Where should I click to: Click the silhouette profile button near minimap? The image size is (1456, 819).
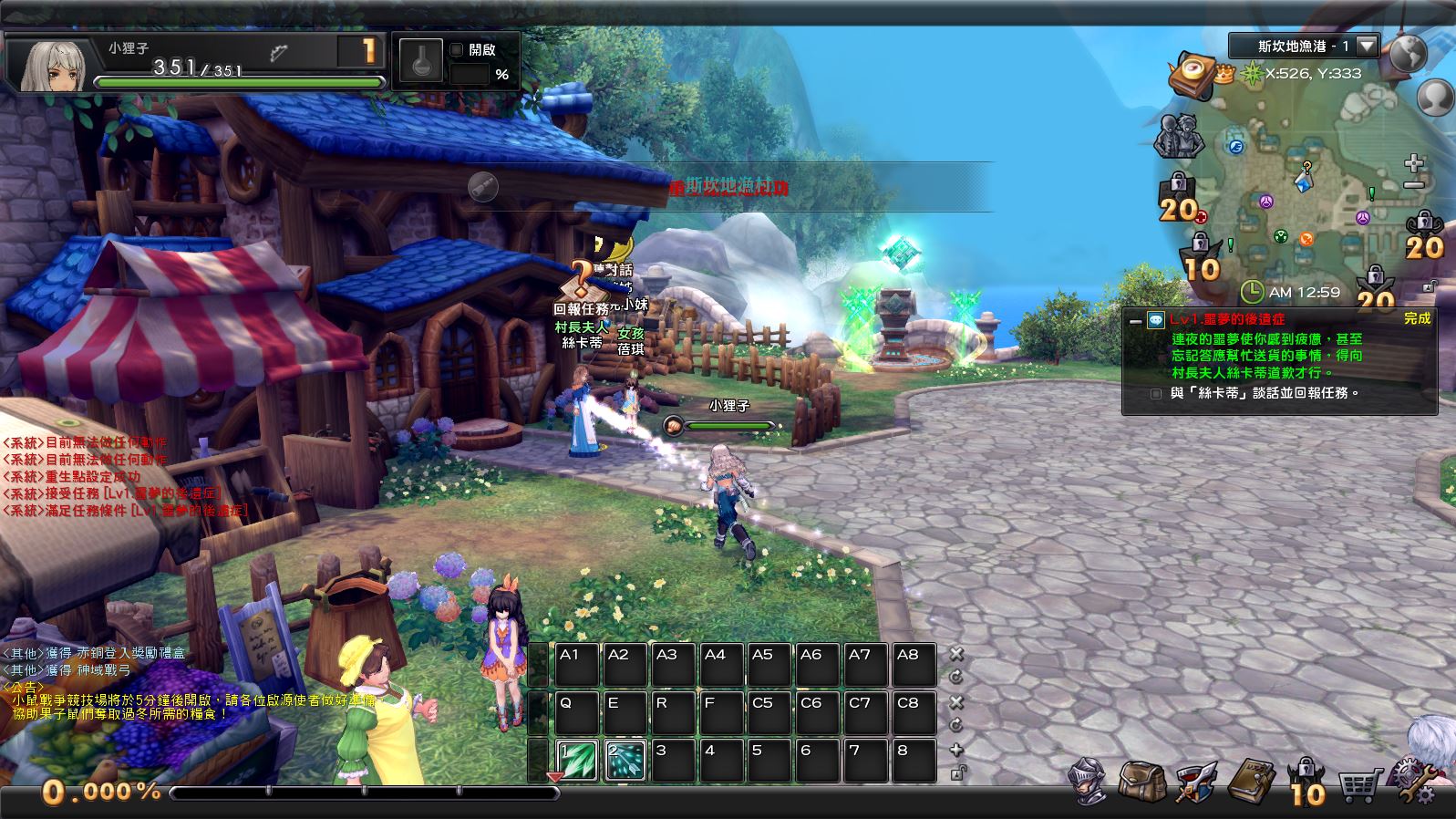coord(1436,96)
